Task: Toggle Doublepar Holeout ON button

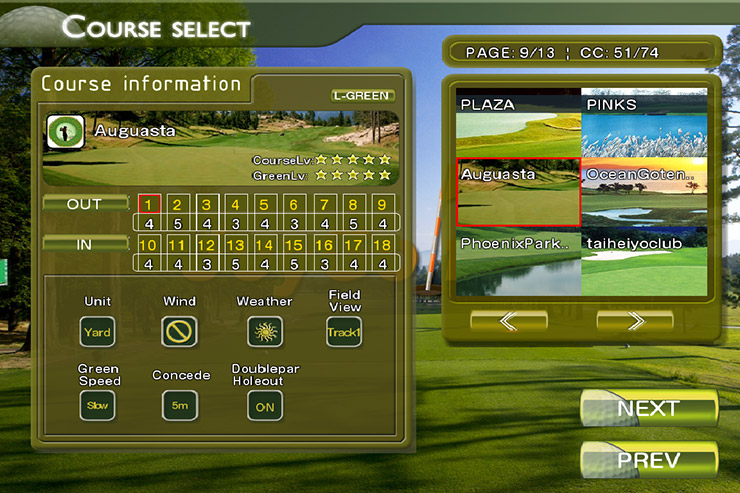Action: coord(265,405)
